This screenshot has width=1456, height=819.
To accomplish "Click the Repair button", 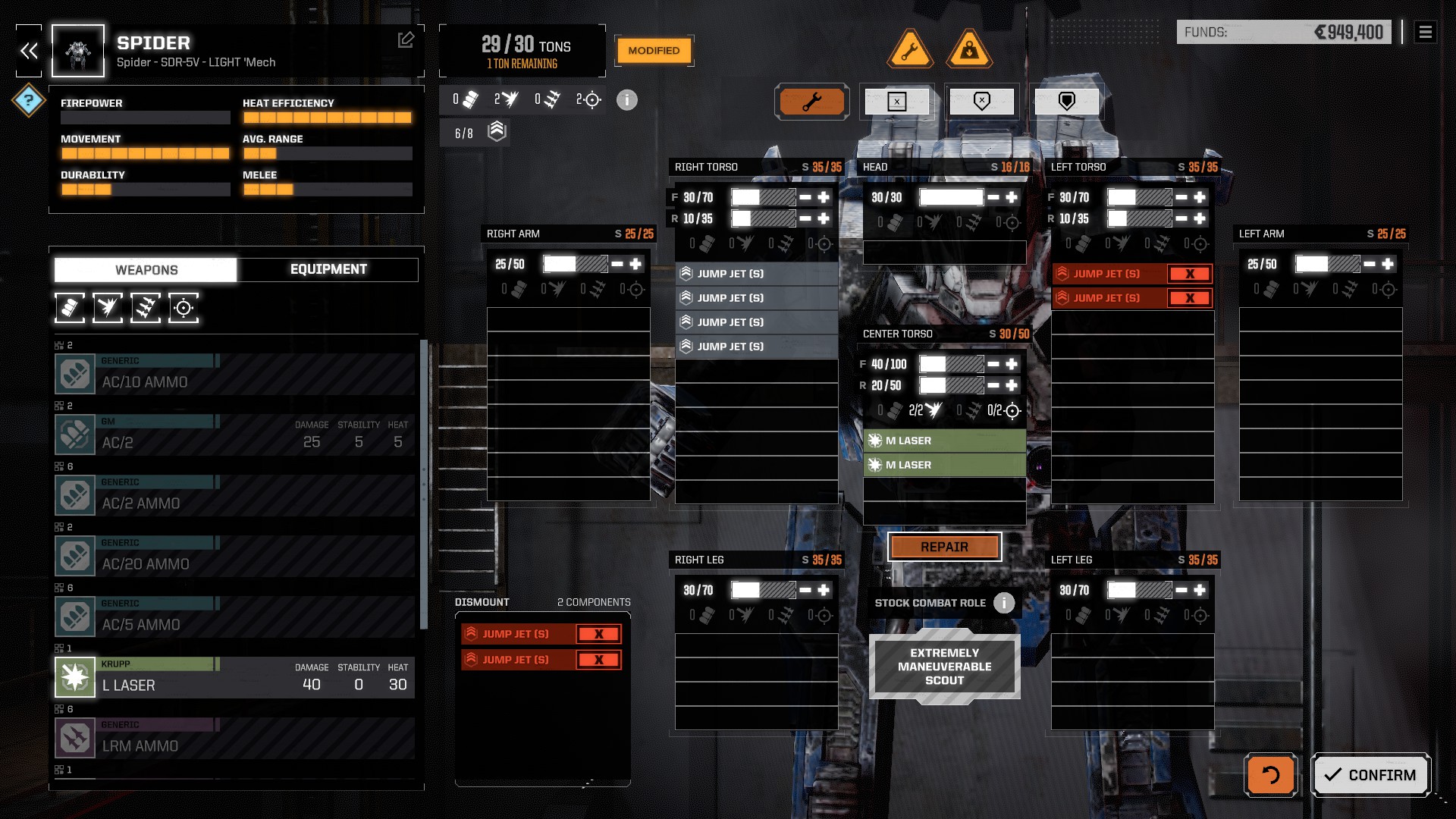I will point(944,547).
